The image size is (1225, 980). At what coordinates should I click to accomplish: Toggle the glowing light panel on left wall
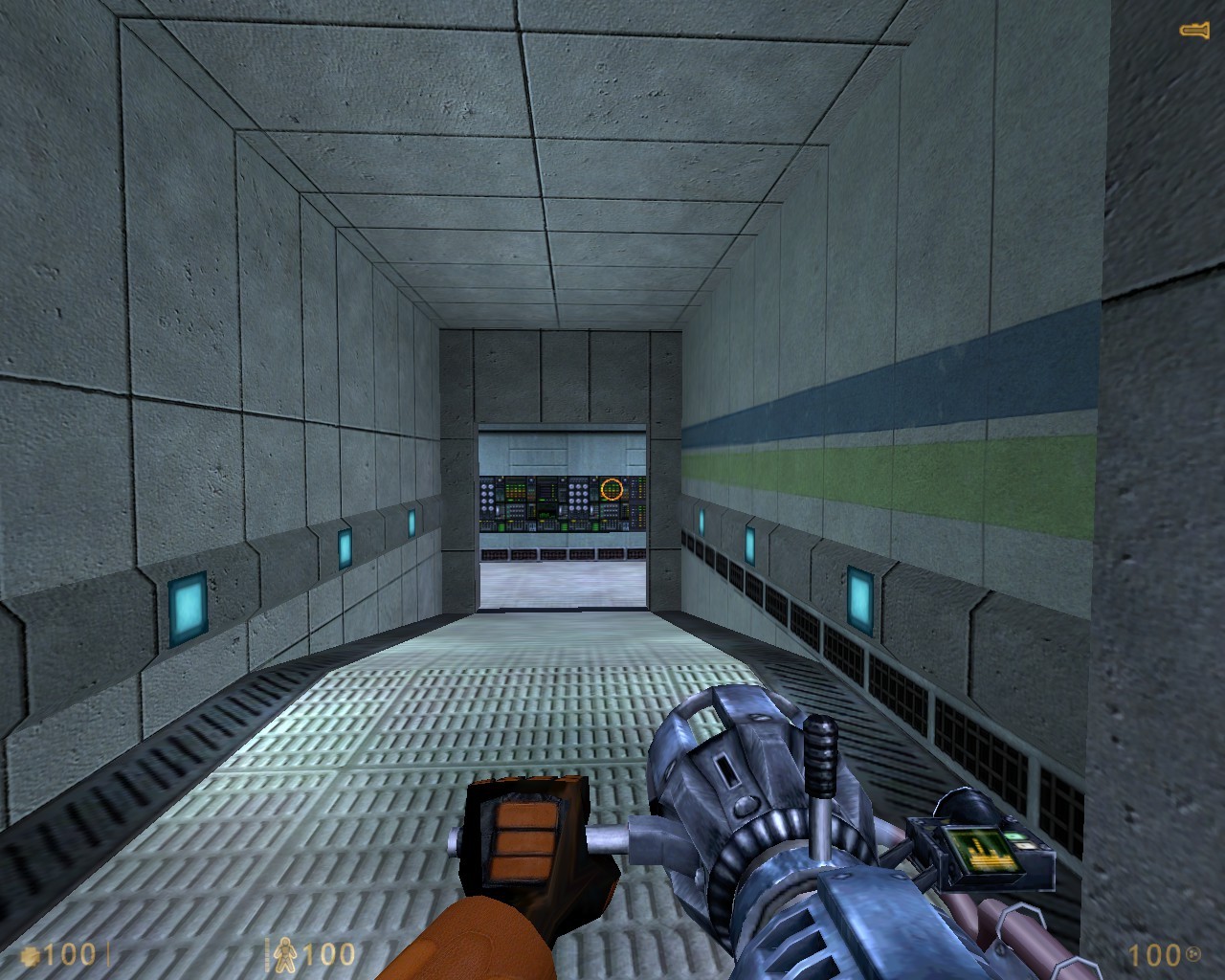pyautogui.click(x=187, y=608)
